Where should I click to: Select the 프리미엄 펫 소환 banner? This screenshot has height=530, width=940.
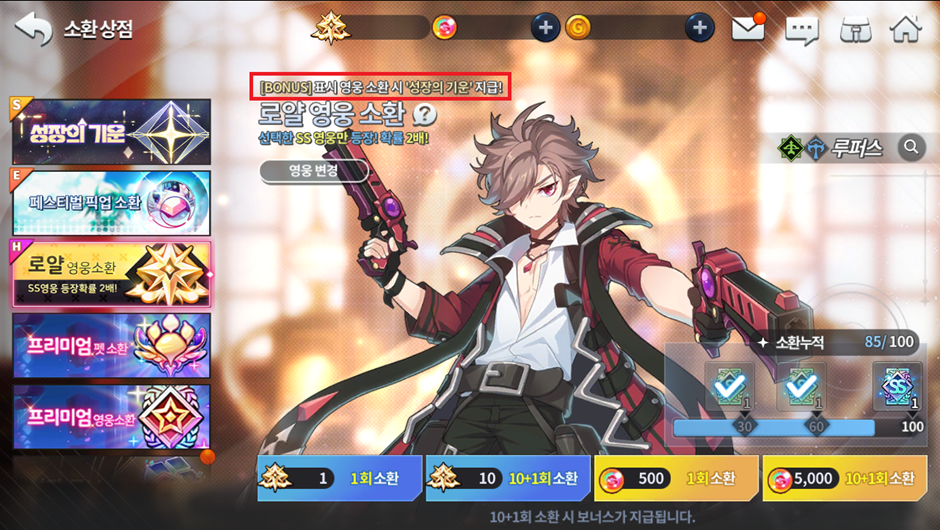click(x=111, y=345)
